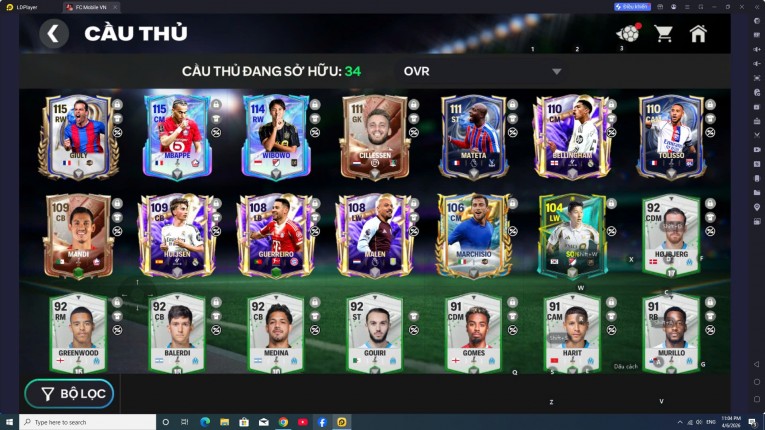The height and width of the screenshot is (430, 765).
Task: Pick the Greenwood 92 RM card
Action: [x=78, y=333]
